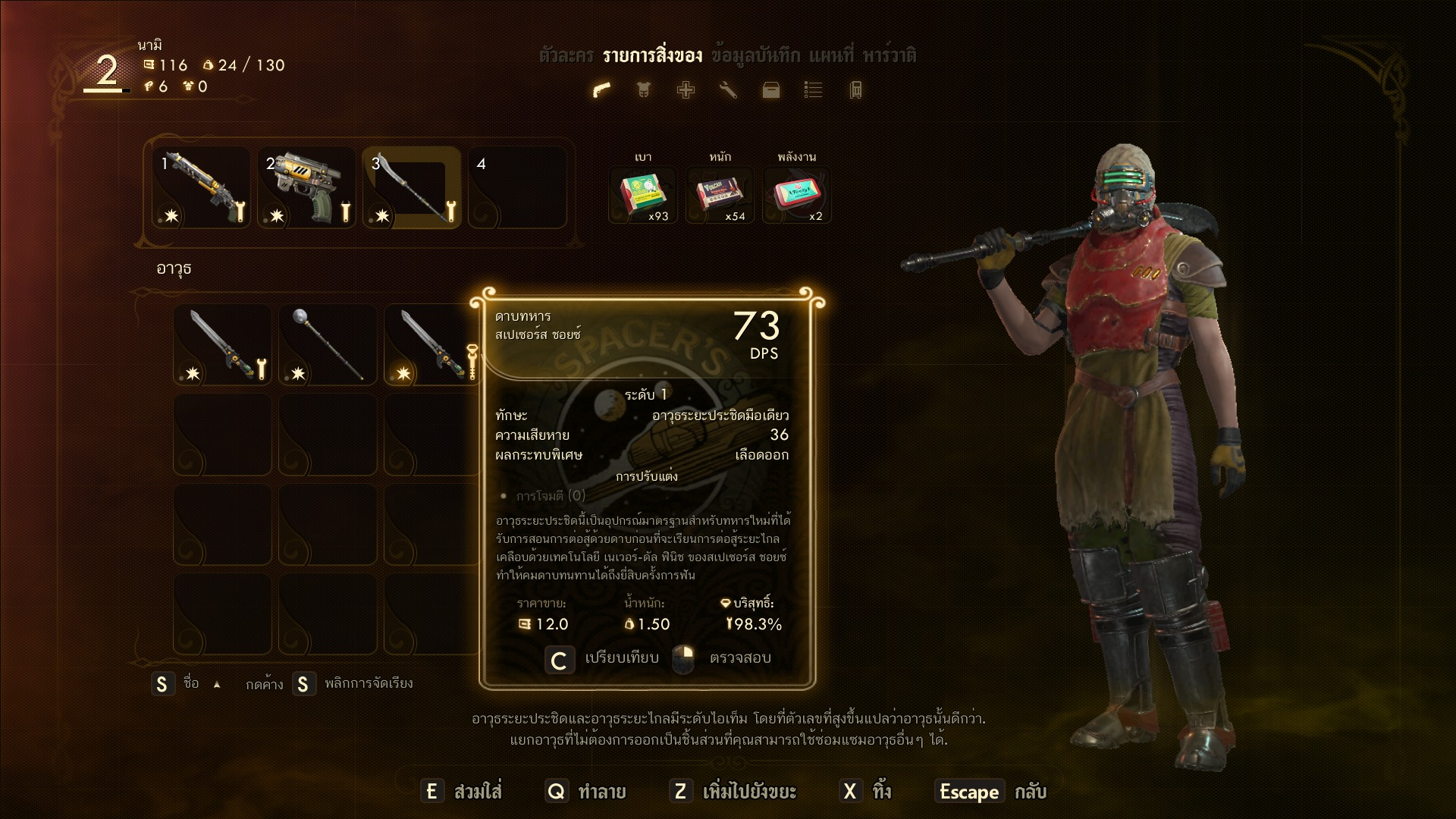Switch to the รายการสิ่งของ inventory tab
The image size is (1456, 819).
[652, 55]
